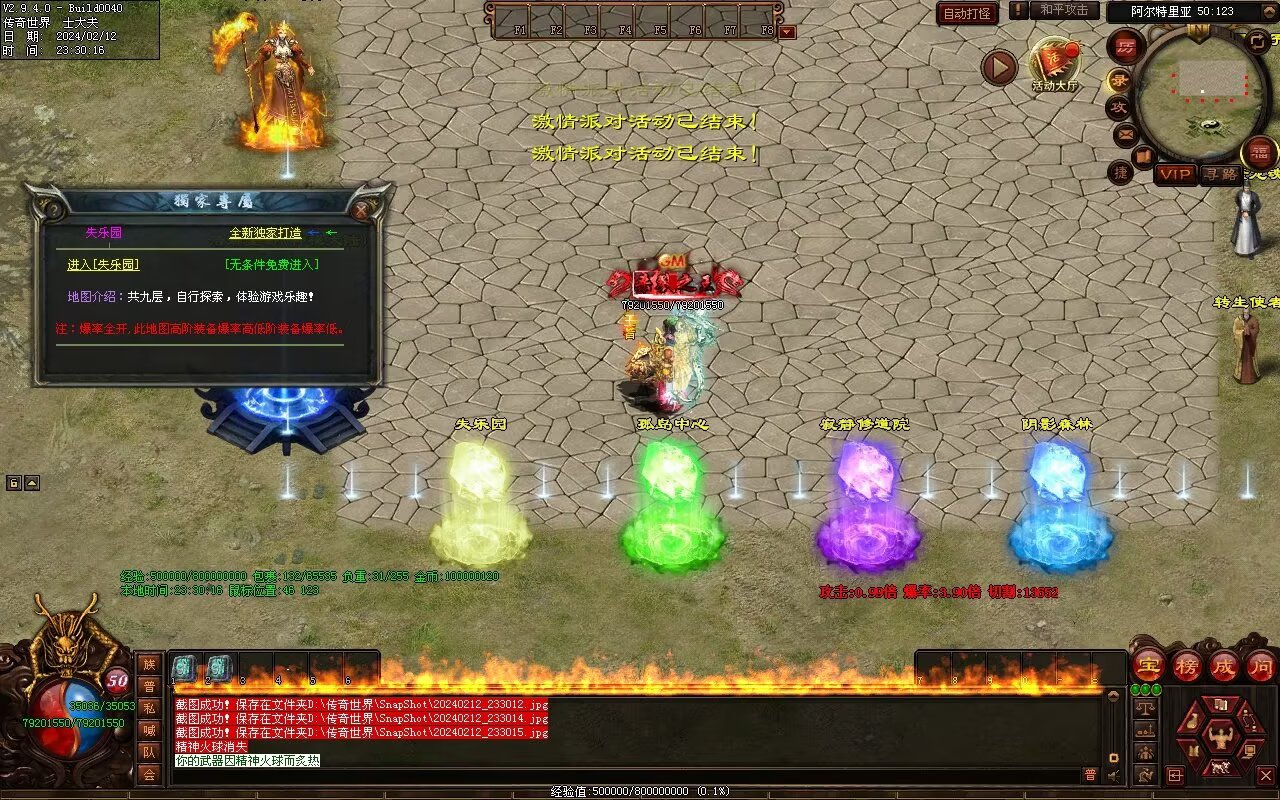Toggle the chat speaker sound icon
The image size is (1280, 800).
pos(1113,775)
